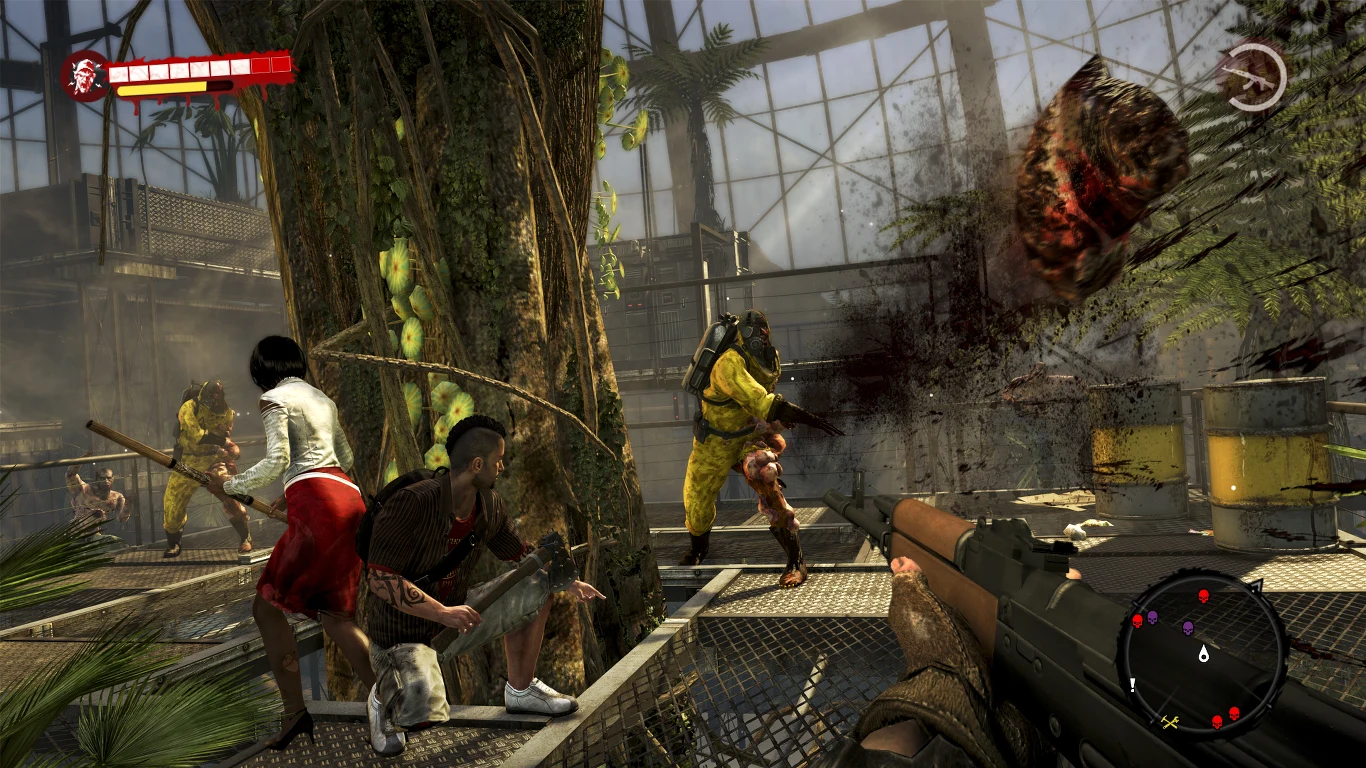This screenshot has width=1366, height=768.
Task: Click the character portrait on the health bar
Action: (x=84, y=74)
